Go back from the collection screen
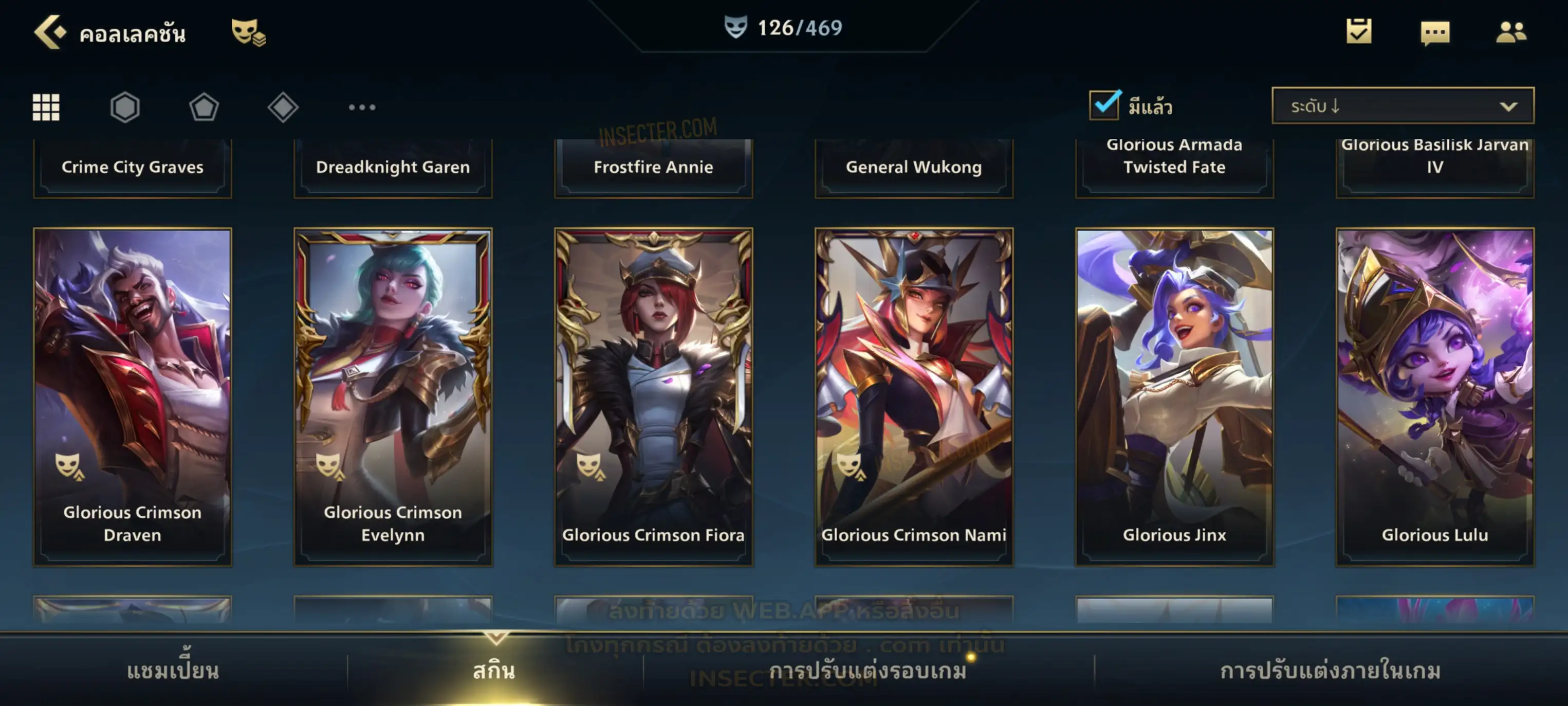1568x706 pixels. [x=49, y=32]
